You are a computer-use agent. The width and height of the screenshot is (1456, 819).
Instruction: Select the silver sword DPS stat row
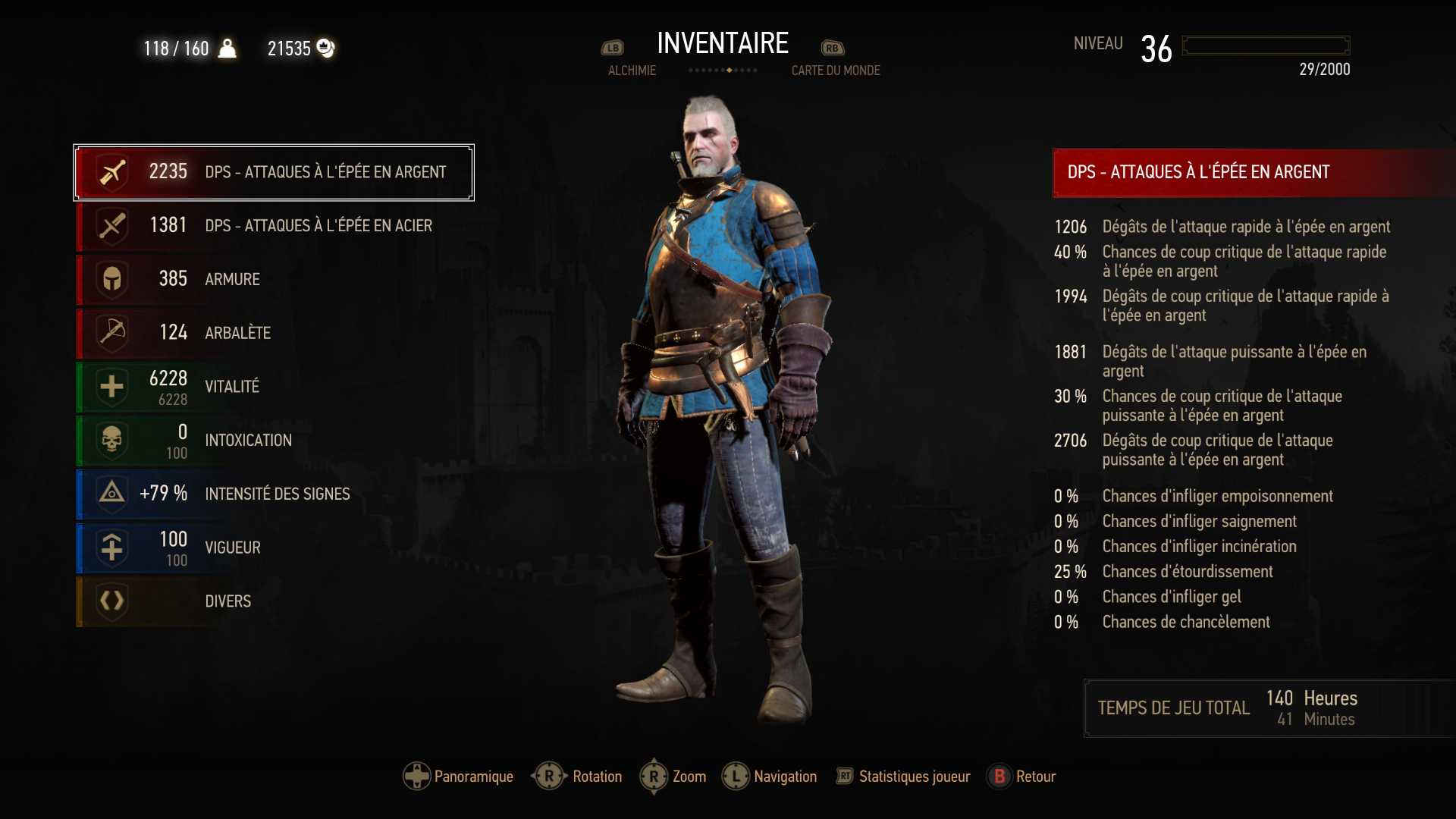click(274, 172)
